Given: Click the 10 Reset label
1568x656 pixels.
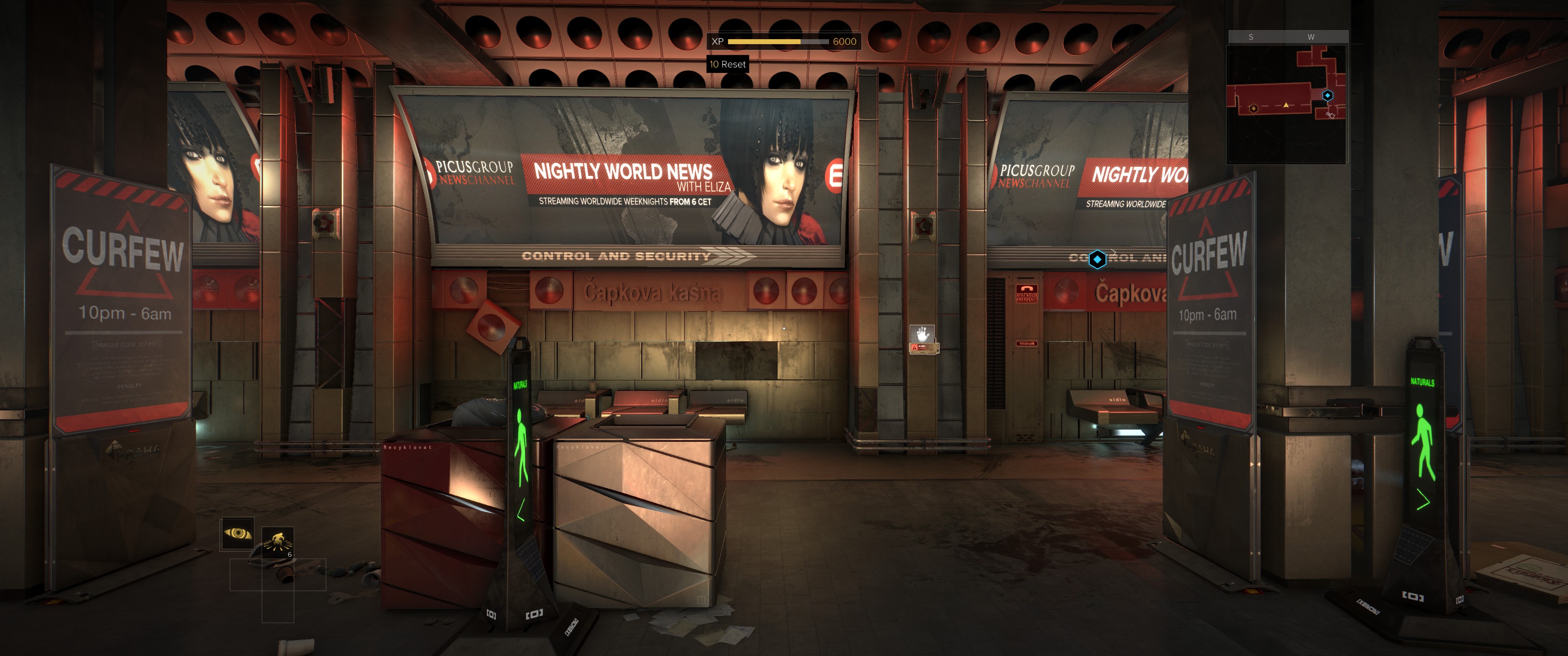Looking at the screenshot, I should click(x=727, y=64).
